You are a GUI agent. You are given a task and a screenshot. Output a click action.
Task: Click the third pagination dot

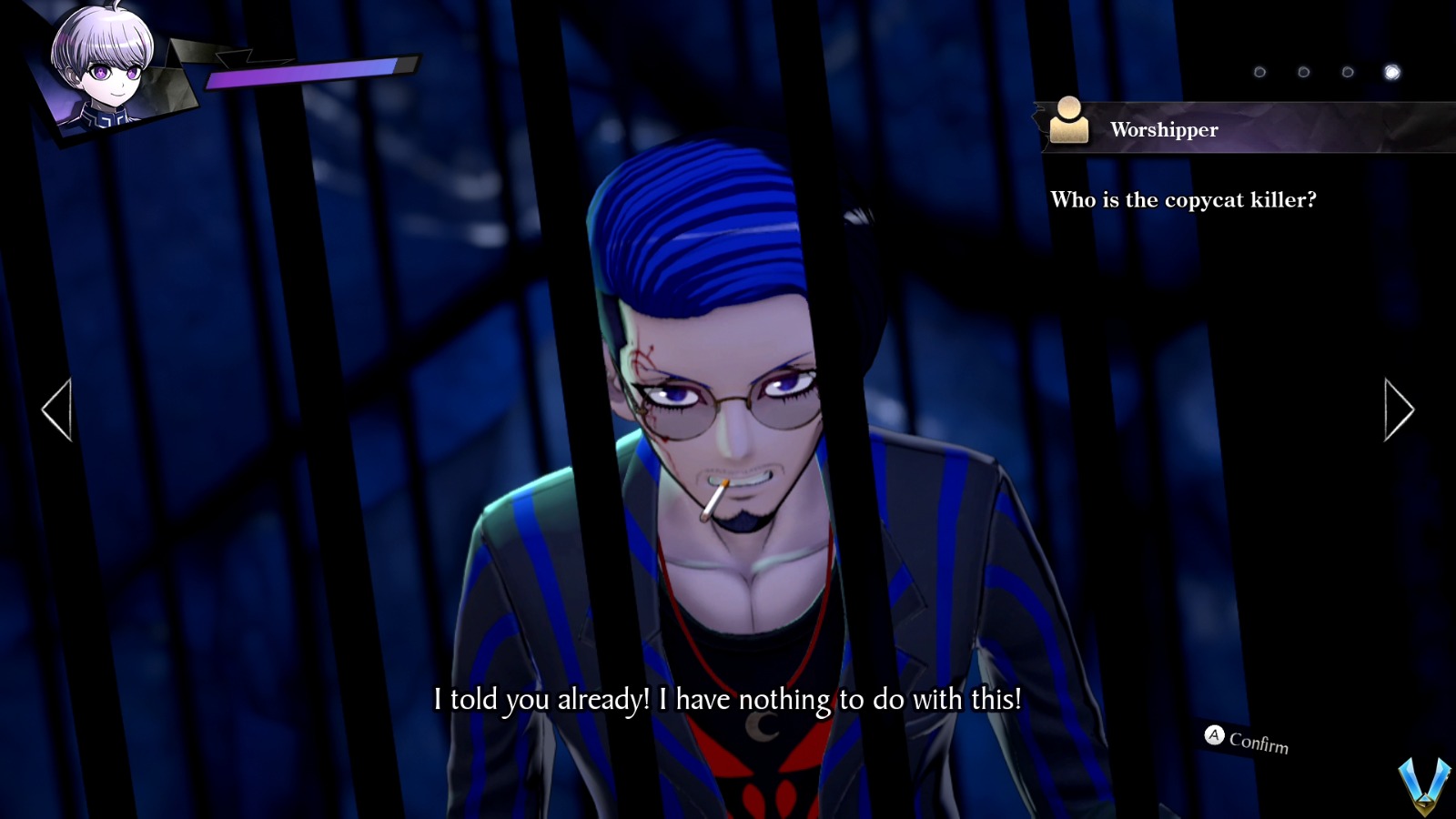click(1347, 70)
